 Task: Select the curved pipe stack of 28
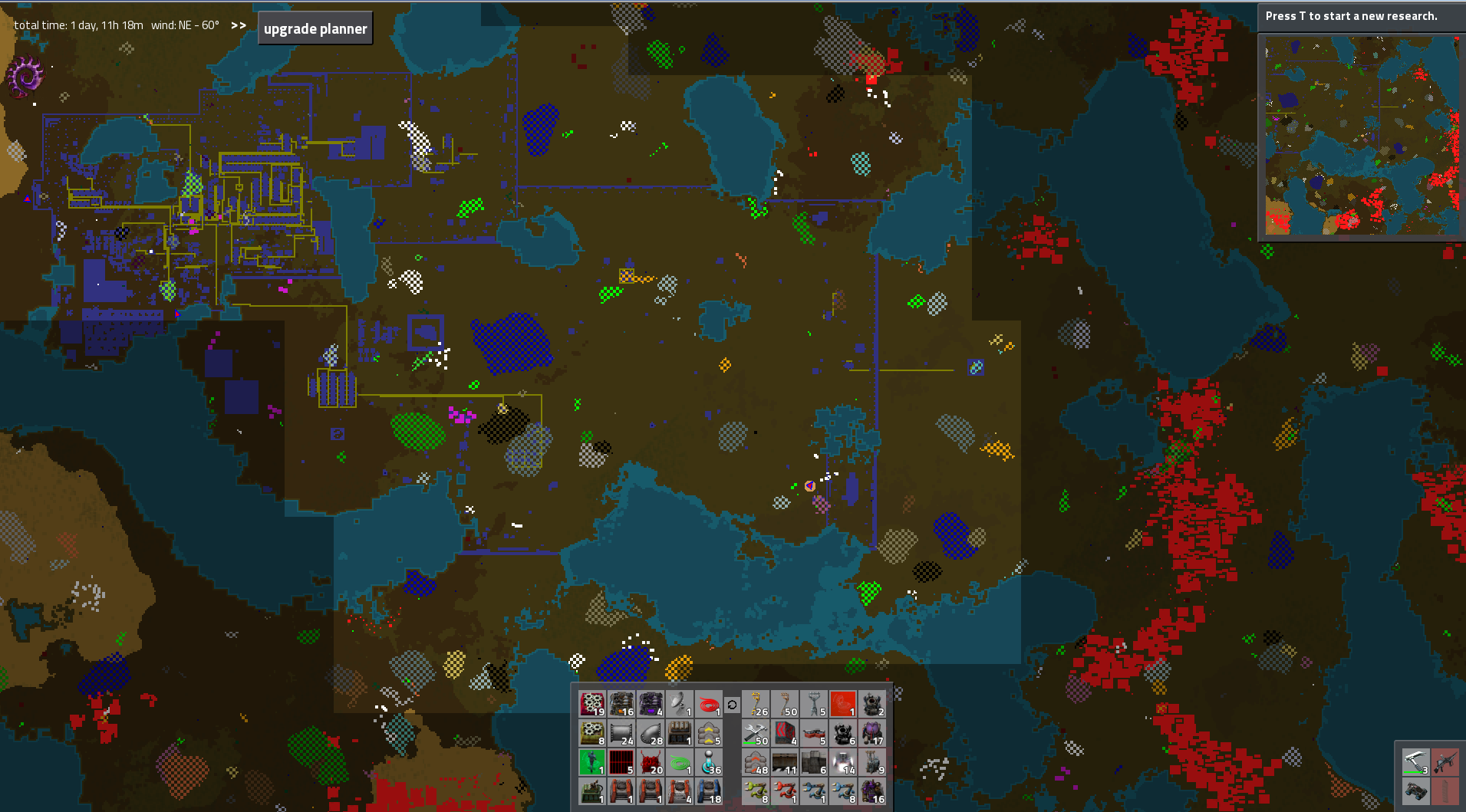click(651, 733)
